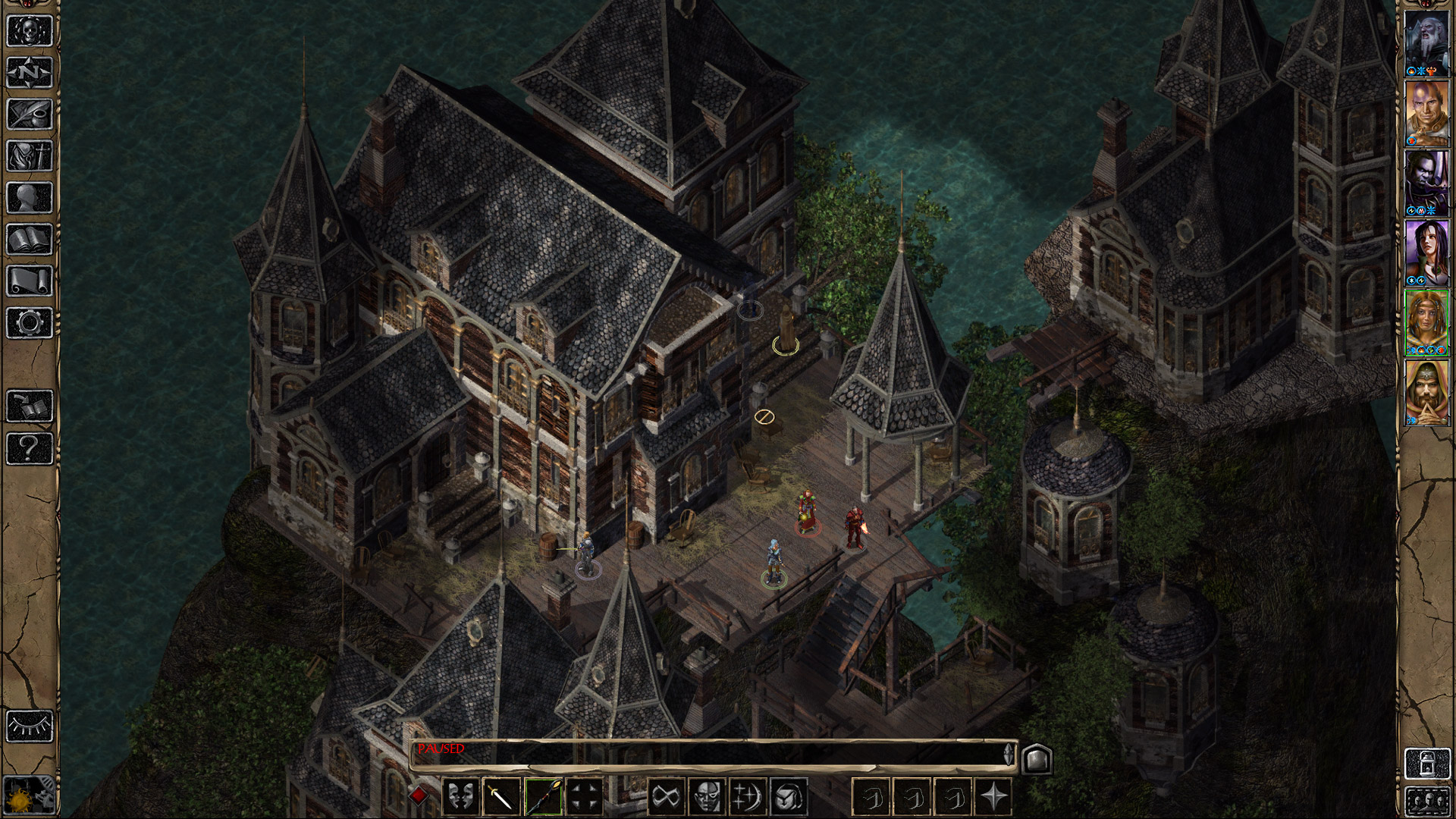Image resolution: width=1456 pixels, height=819 pixels.
Task: Select the sword attack action
Action: 501,795
